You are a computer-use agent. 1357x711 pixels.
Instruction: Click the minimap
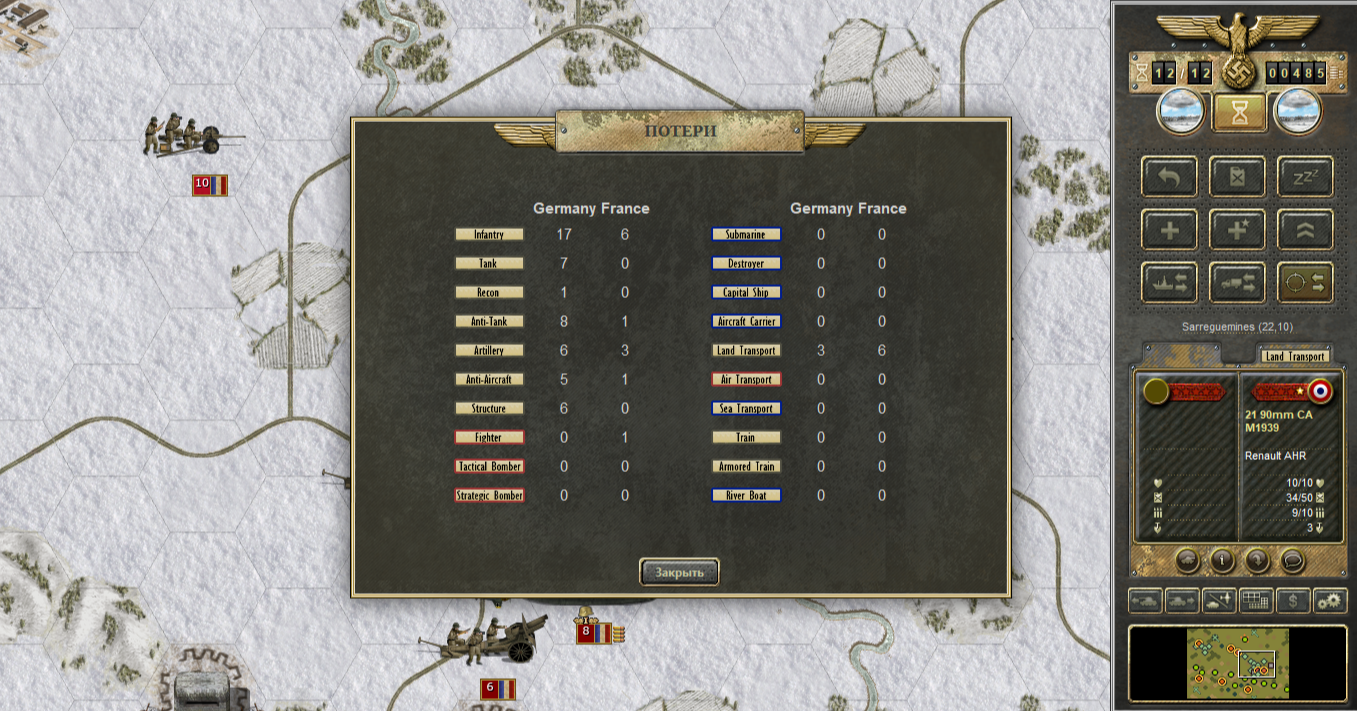(x=1238, y=663)
